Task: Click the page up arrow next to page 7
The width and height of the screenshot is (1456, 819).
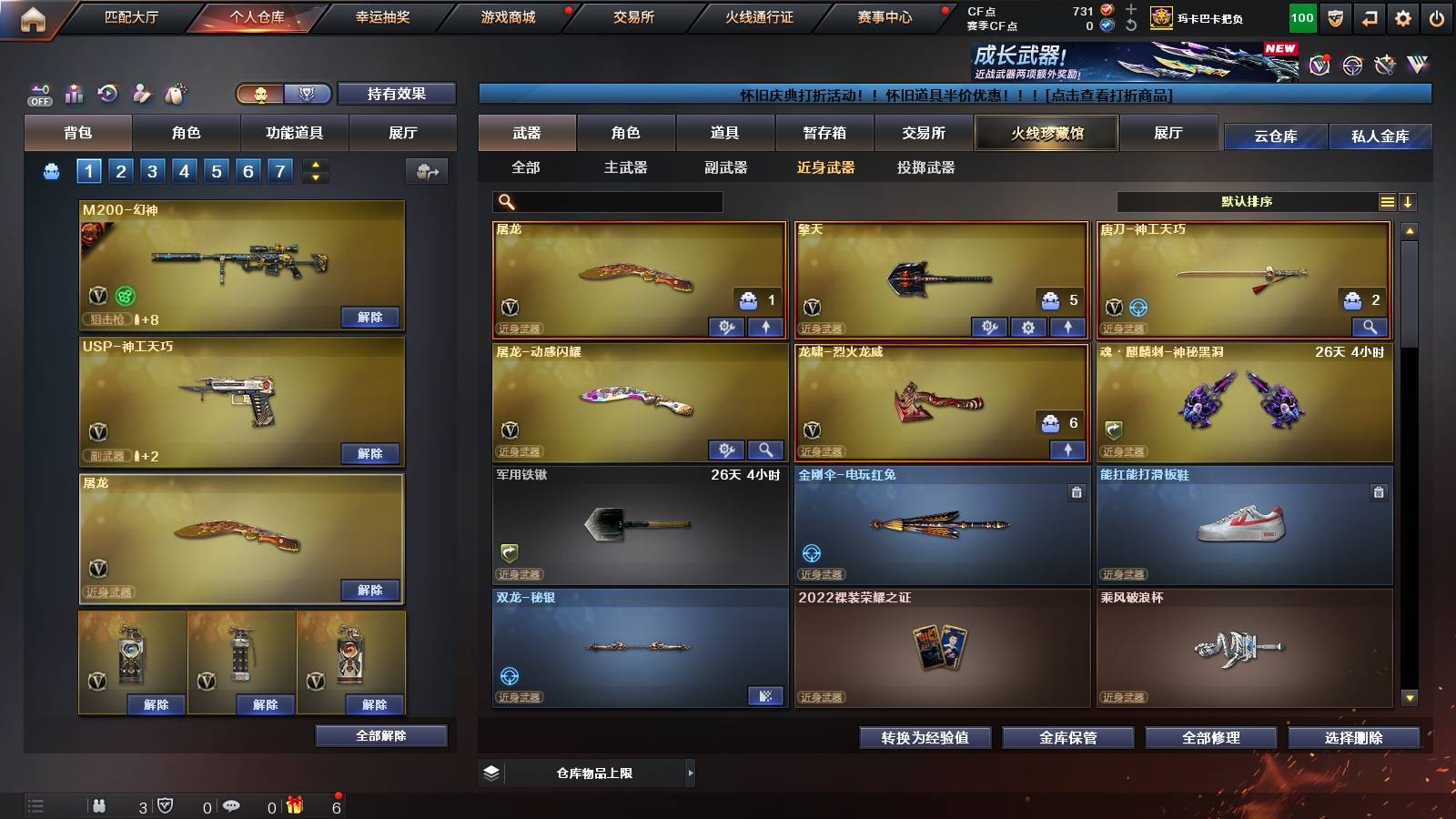Action: [315, 165]
